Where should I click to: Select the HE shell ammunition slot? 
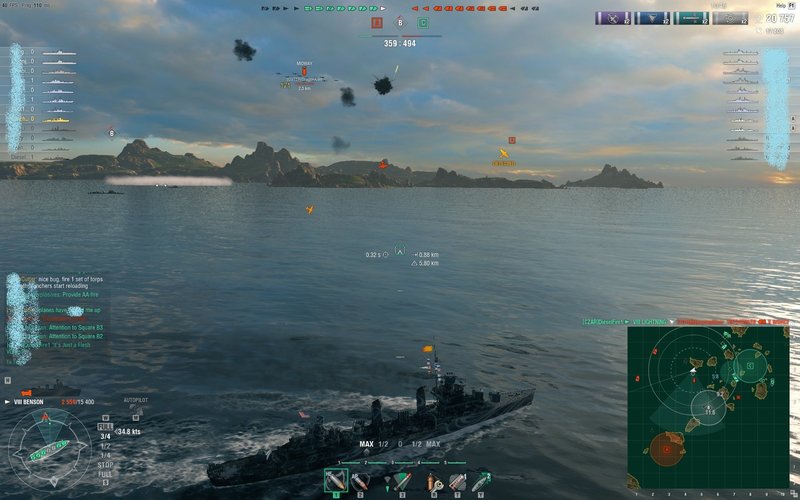(x=336, y=481)
